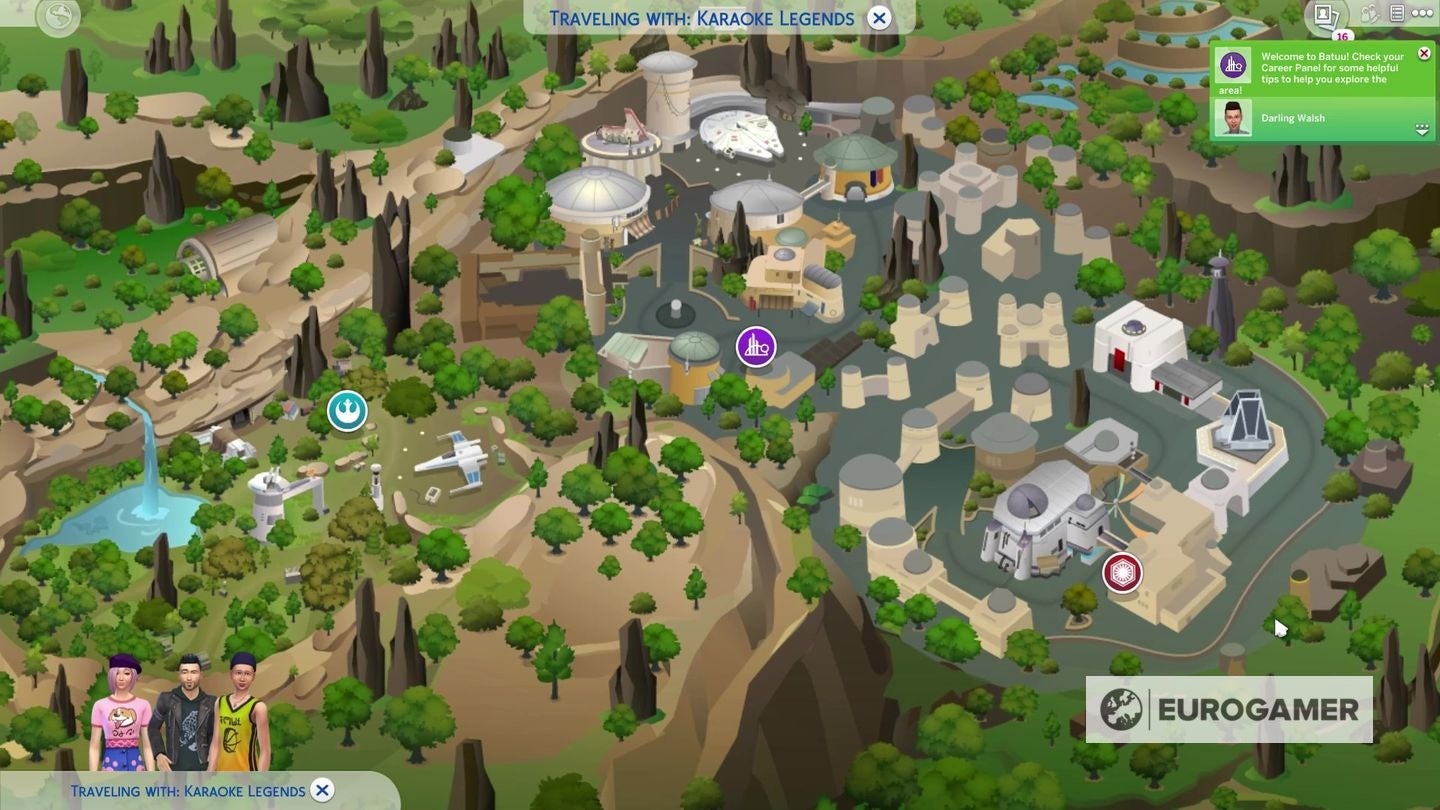The image size is (1440, 810).
Task: Close the top Traveling with Karaoke Legends banner
Action: click(878, 17)
